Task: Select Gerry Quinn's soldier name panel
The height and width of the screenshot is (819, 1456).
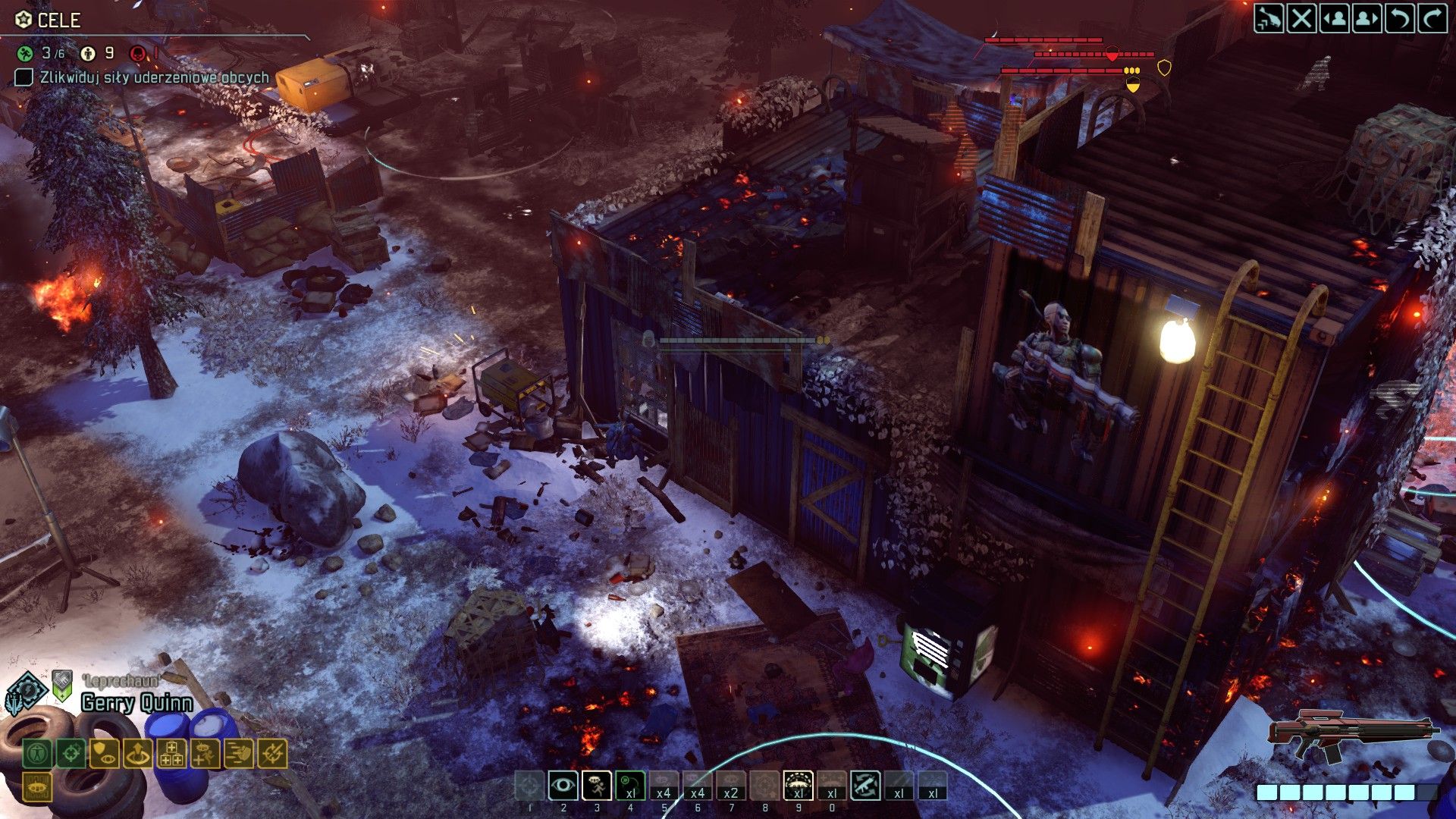Action: [136, 703]
